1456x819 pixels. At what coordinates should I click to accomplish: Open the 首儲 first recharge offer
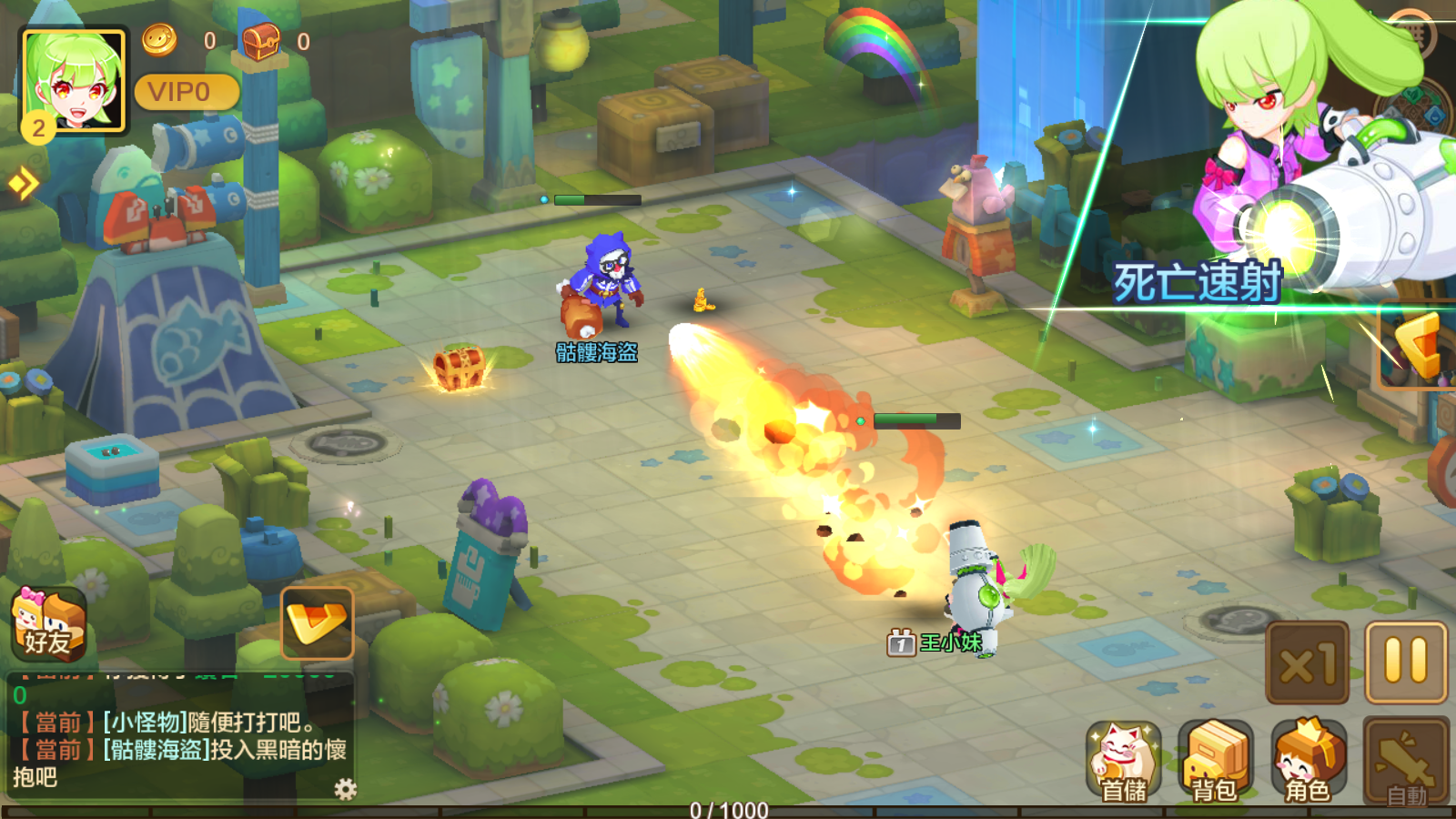click(x=1124, y=762)
